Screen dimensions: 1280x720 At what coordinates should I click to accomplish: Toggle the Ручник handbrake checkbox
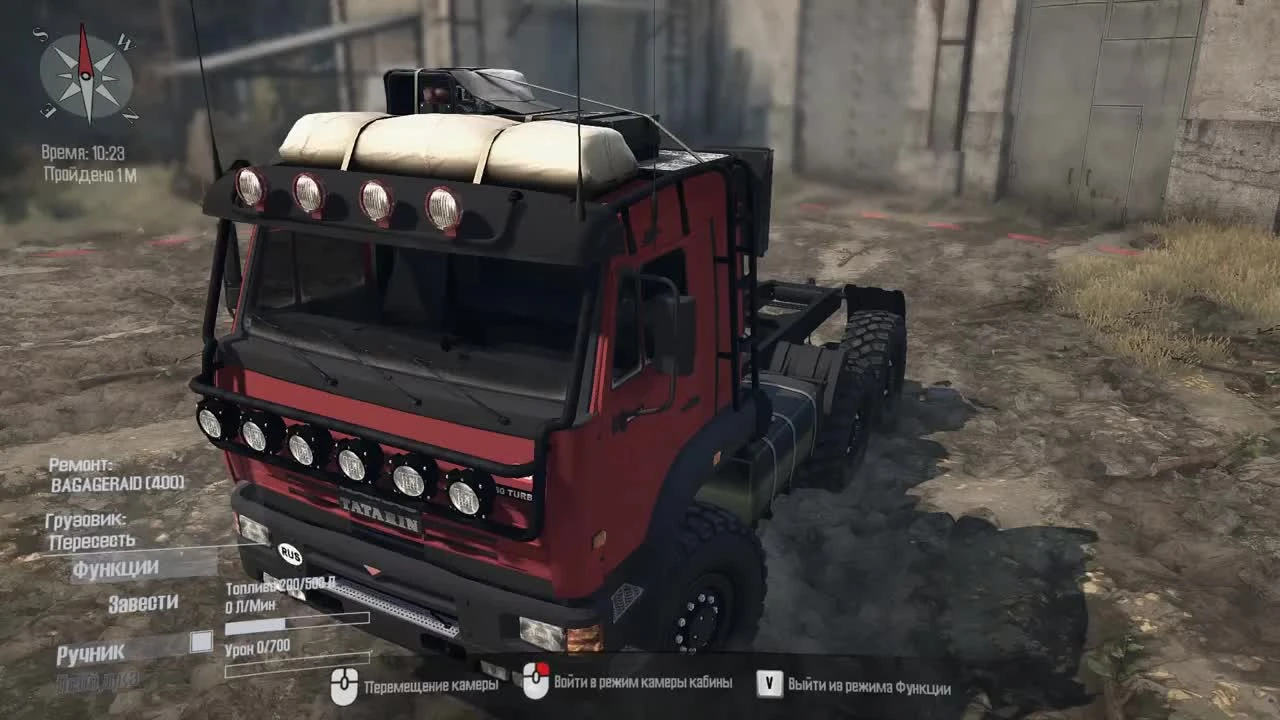(201, 641)
